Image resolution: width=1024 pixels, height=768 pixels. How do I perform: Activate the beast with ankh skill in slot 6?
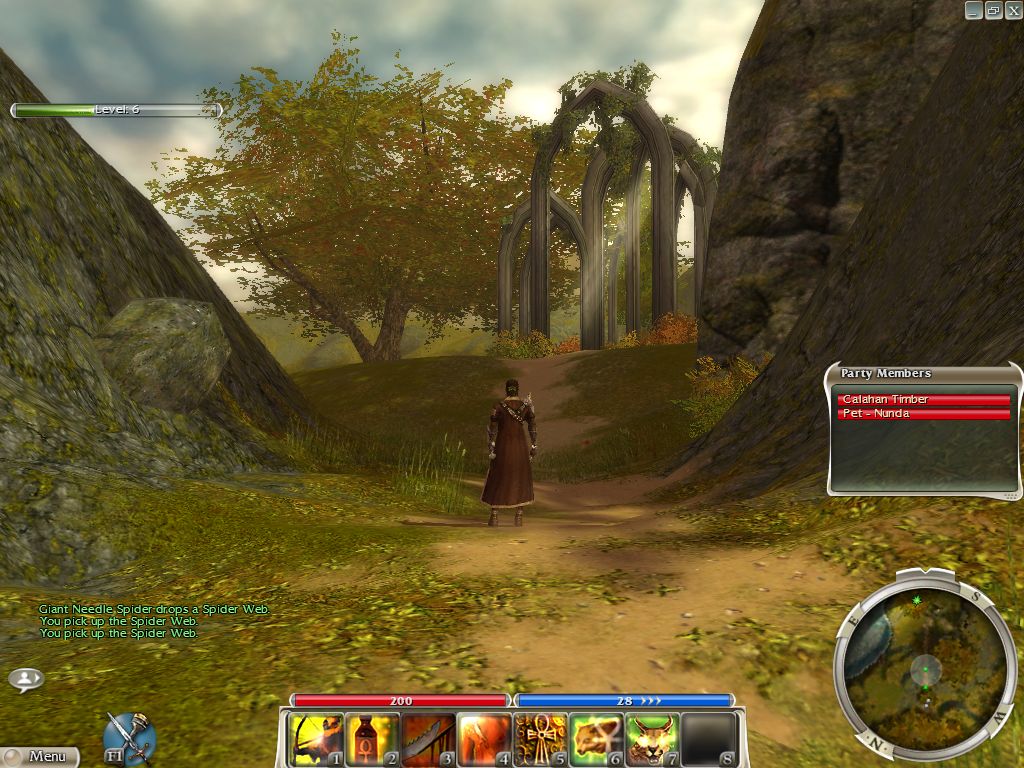pyautogui.click(x=596, y=739)
